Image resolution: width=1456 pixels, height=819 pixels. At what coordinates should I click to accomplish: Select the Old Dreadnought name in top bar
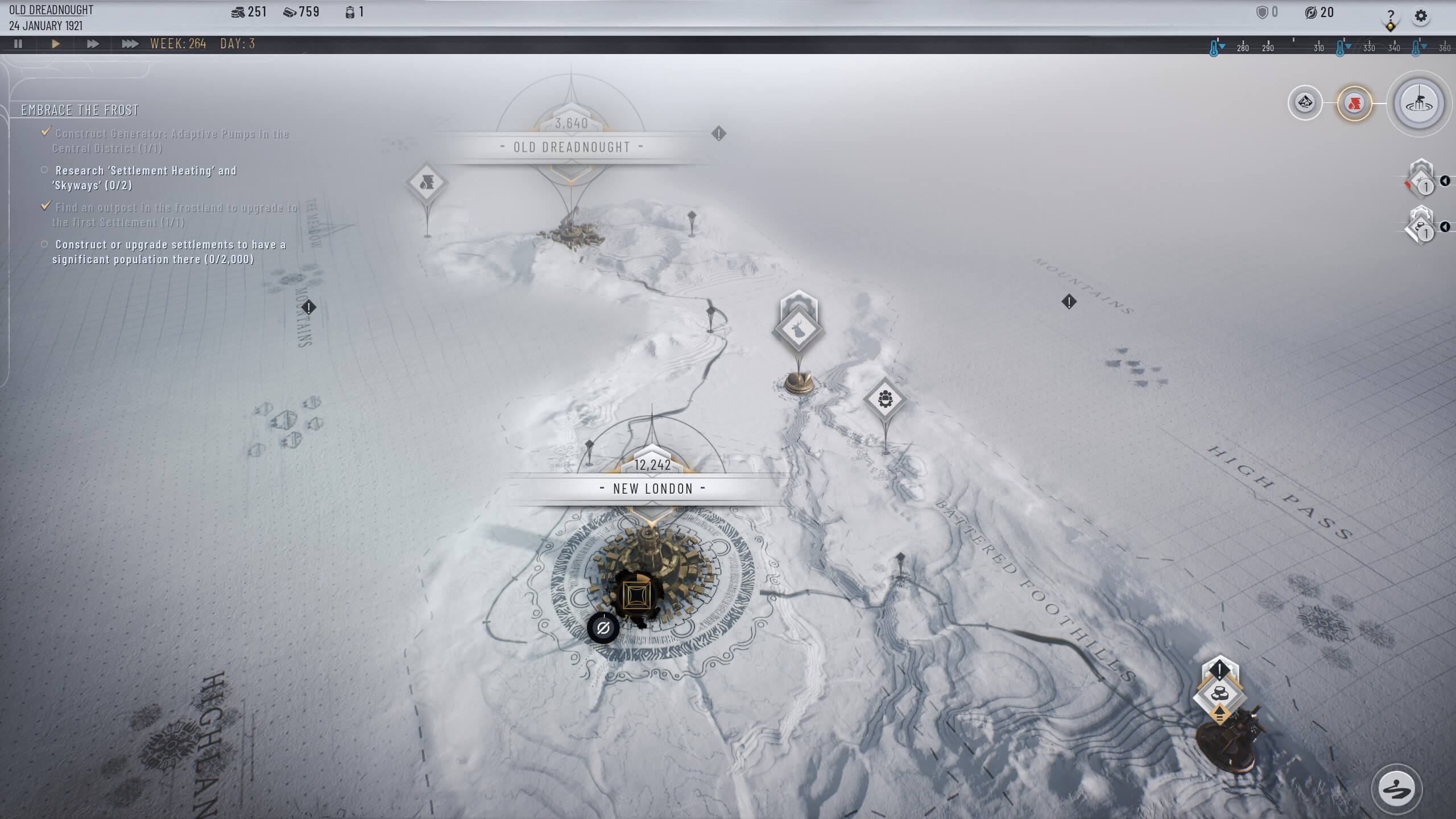coord(51,10)
